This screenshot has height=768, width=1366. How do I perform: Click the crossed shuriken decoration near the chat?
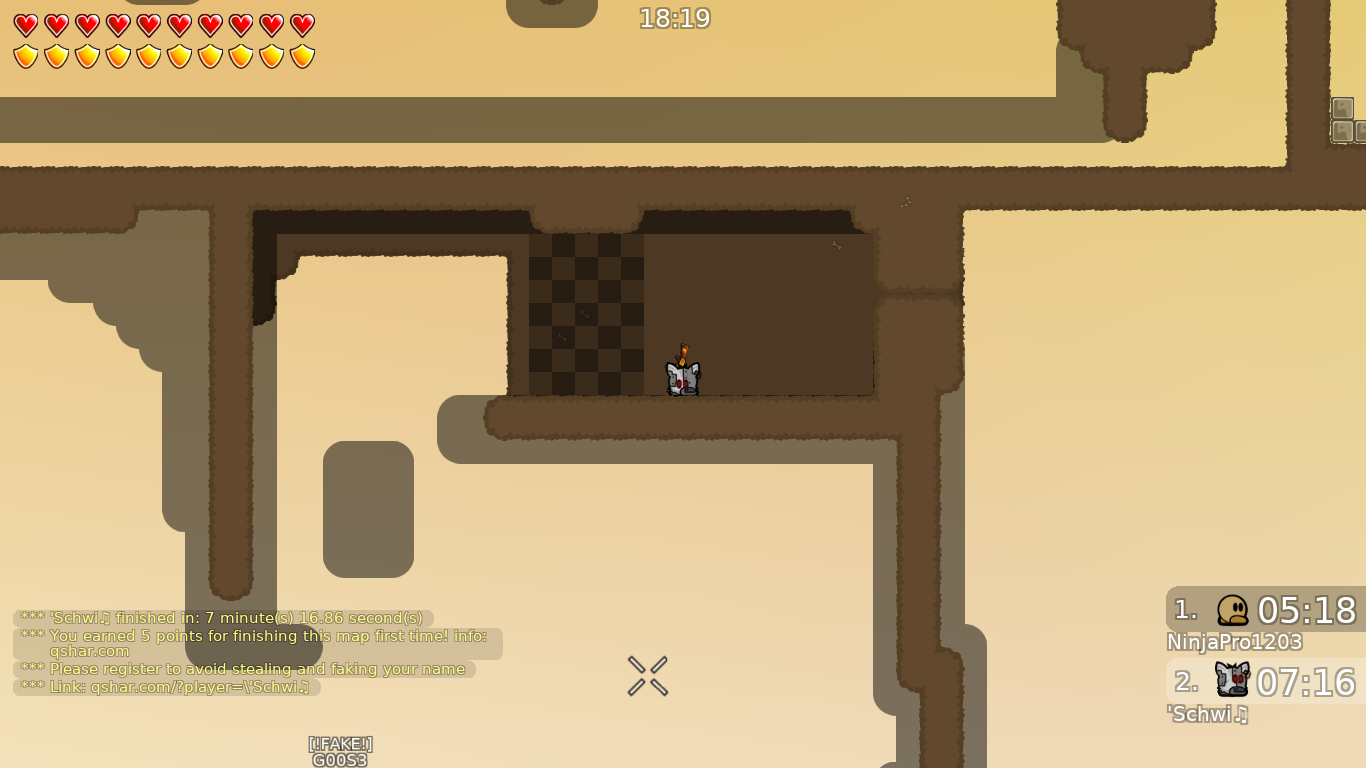point(647,676)
